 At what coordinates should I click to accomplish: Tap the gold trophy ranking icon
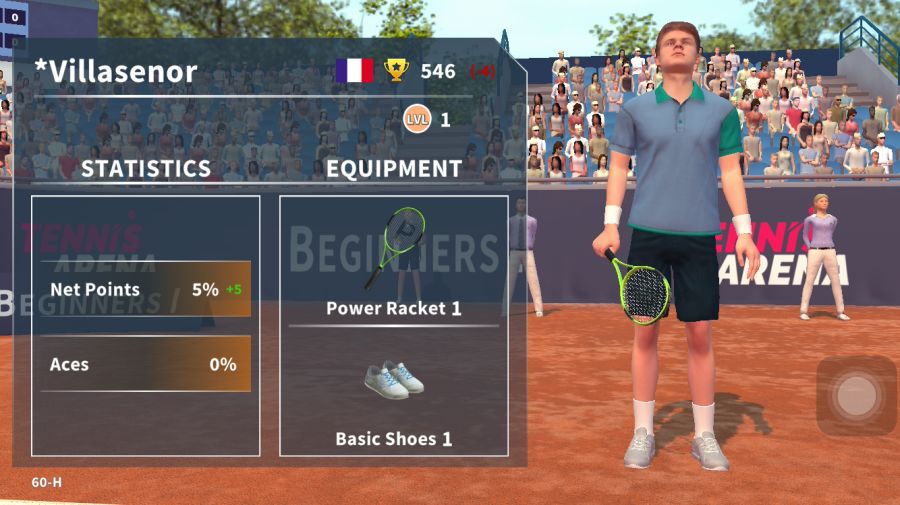pos(397,70)
